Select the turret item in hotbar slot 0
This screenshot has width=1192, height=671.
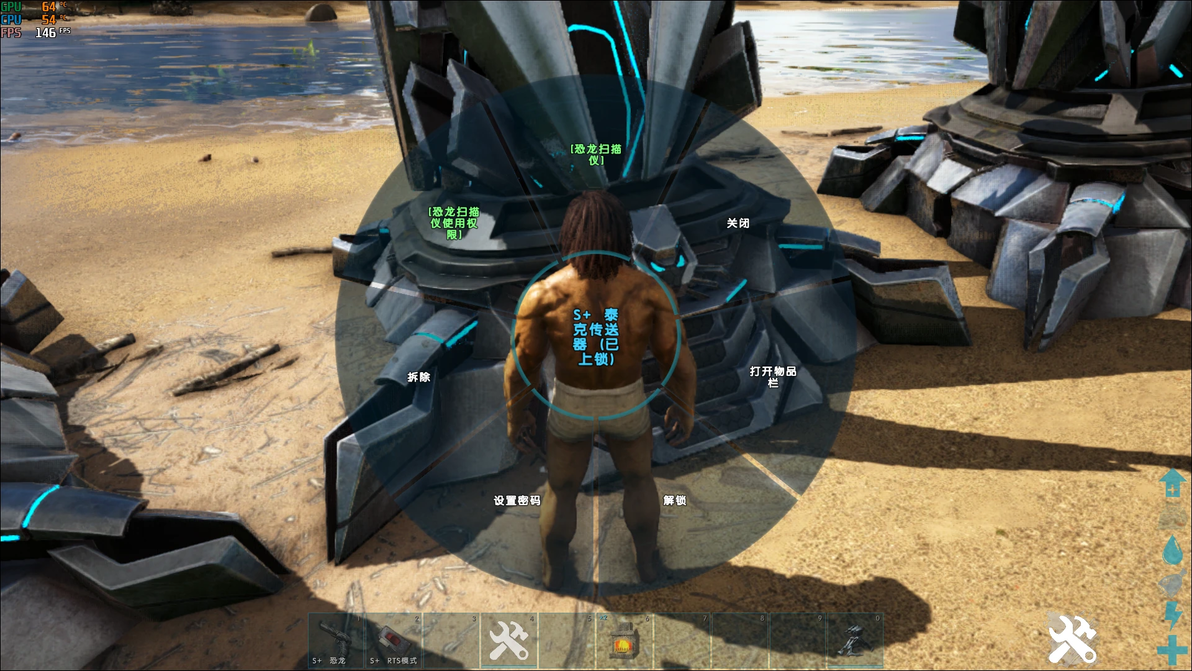(x=855, y=640)
